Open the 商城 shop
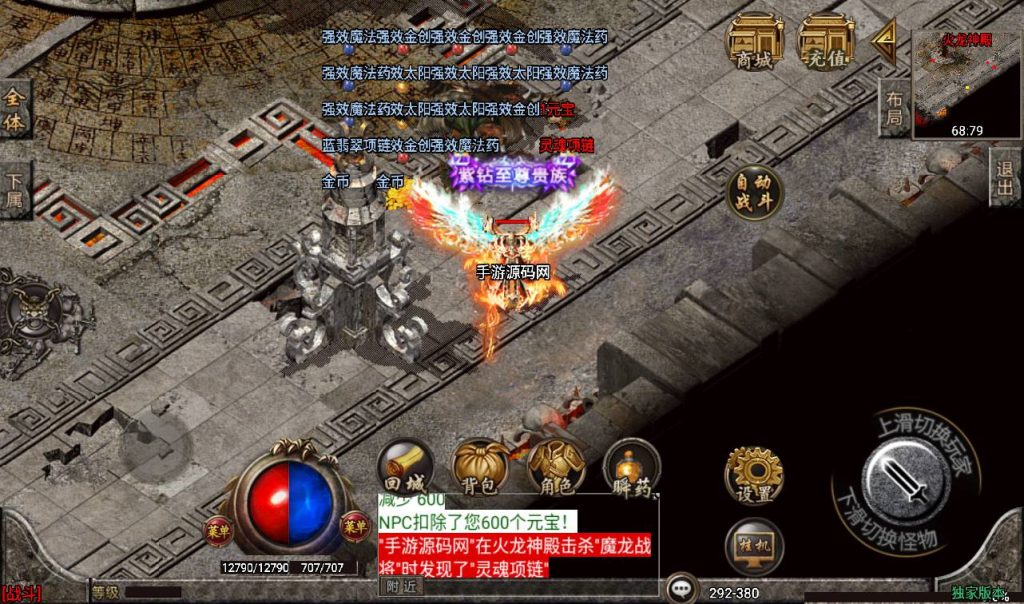This screenshot has width=1024, height=604. click(754, 42)
